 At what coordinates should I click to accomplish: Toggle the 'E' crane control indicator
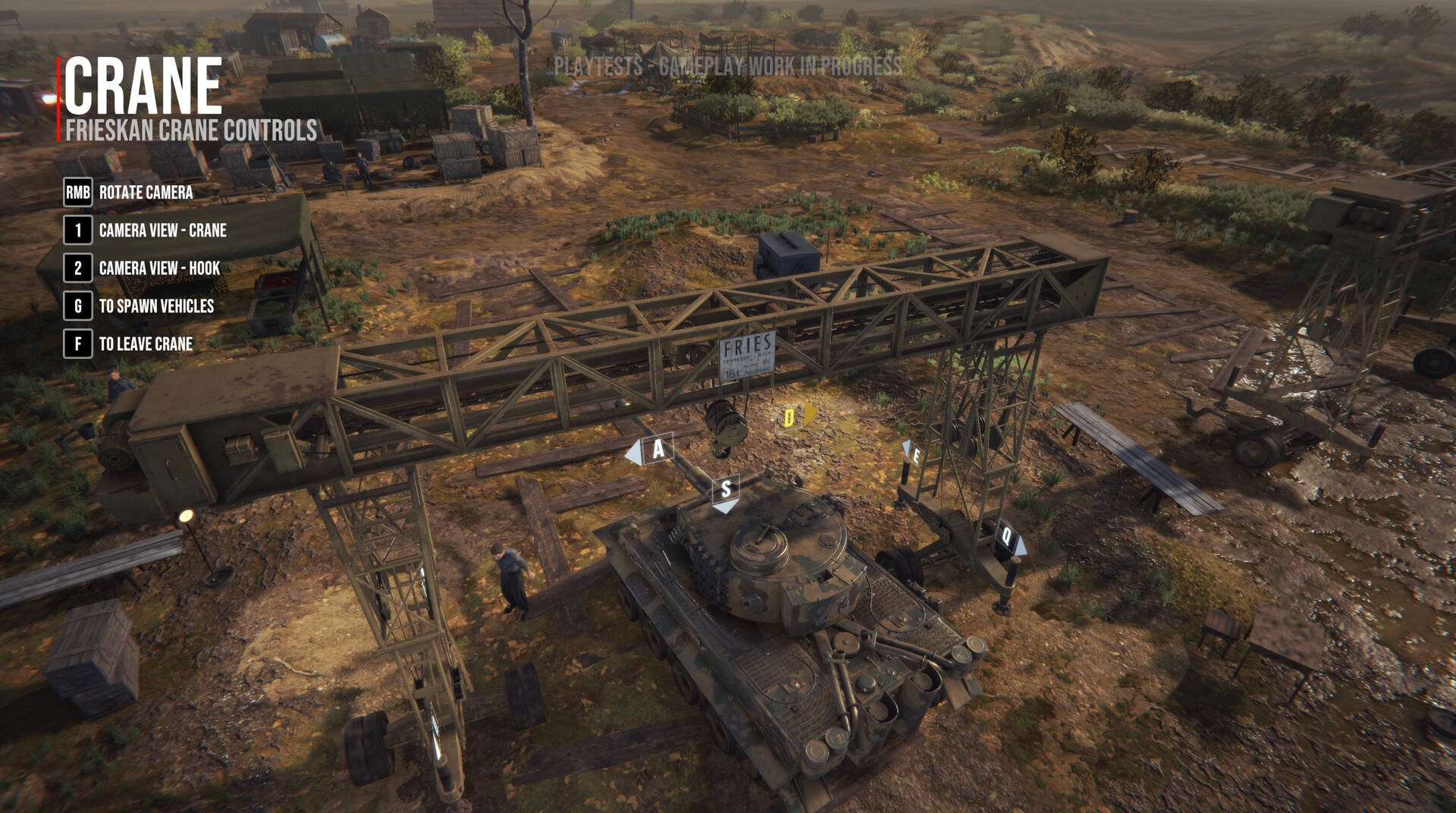coord(915,456)
